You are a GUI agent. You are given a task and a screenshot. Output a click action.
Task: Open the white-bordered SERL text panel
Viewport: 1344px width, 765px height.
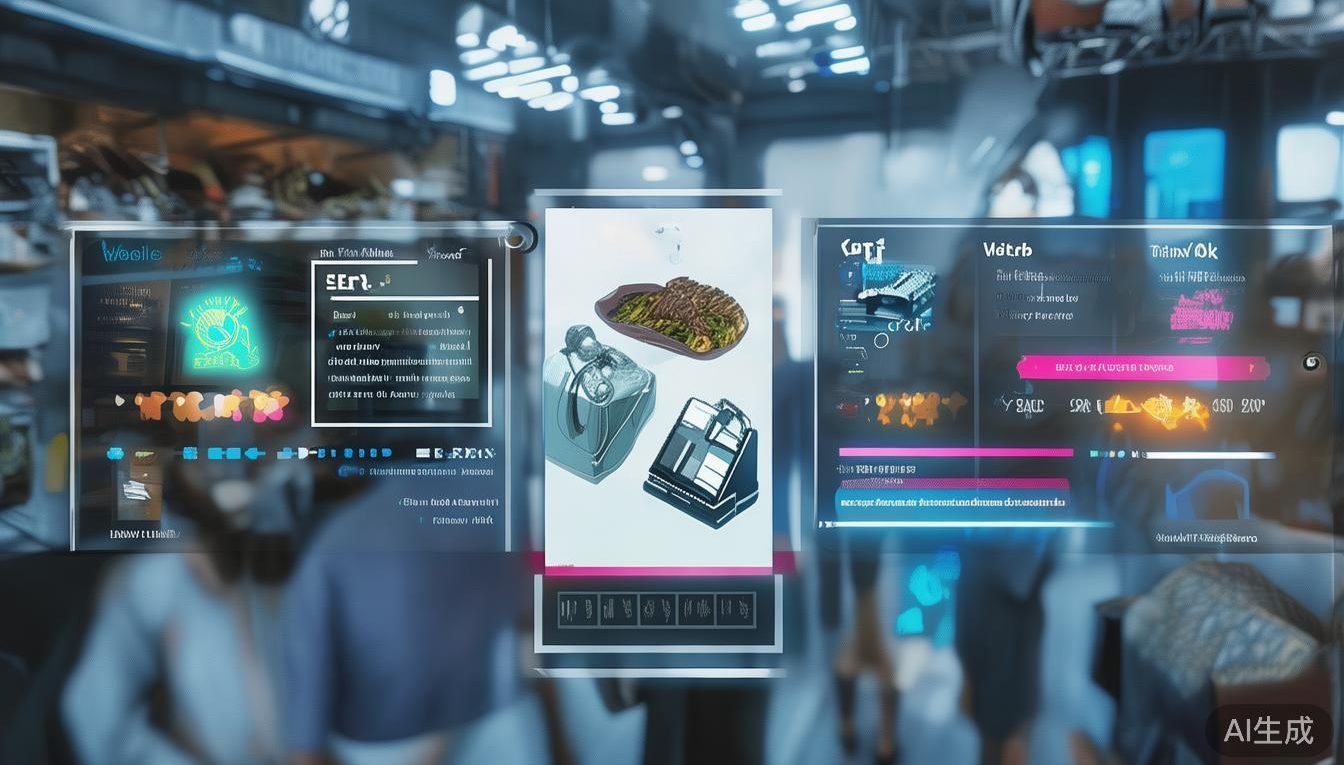click(x=401, y=344)
